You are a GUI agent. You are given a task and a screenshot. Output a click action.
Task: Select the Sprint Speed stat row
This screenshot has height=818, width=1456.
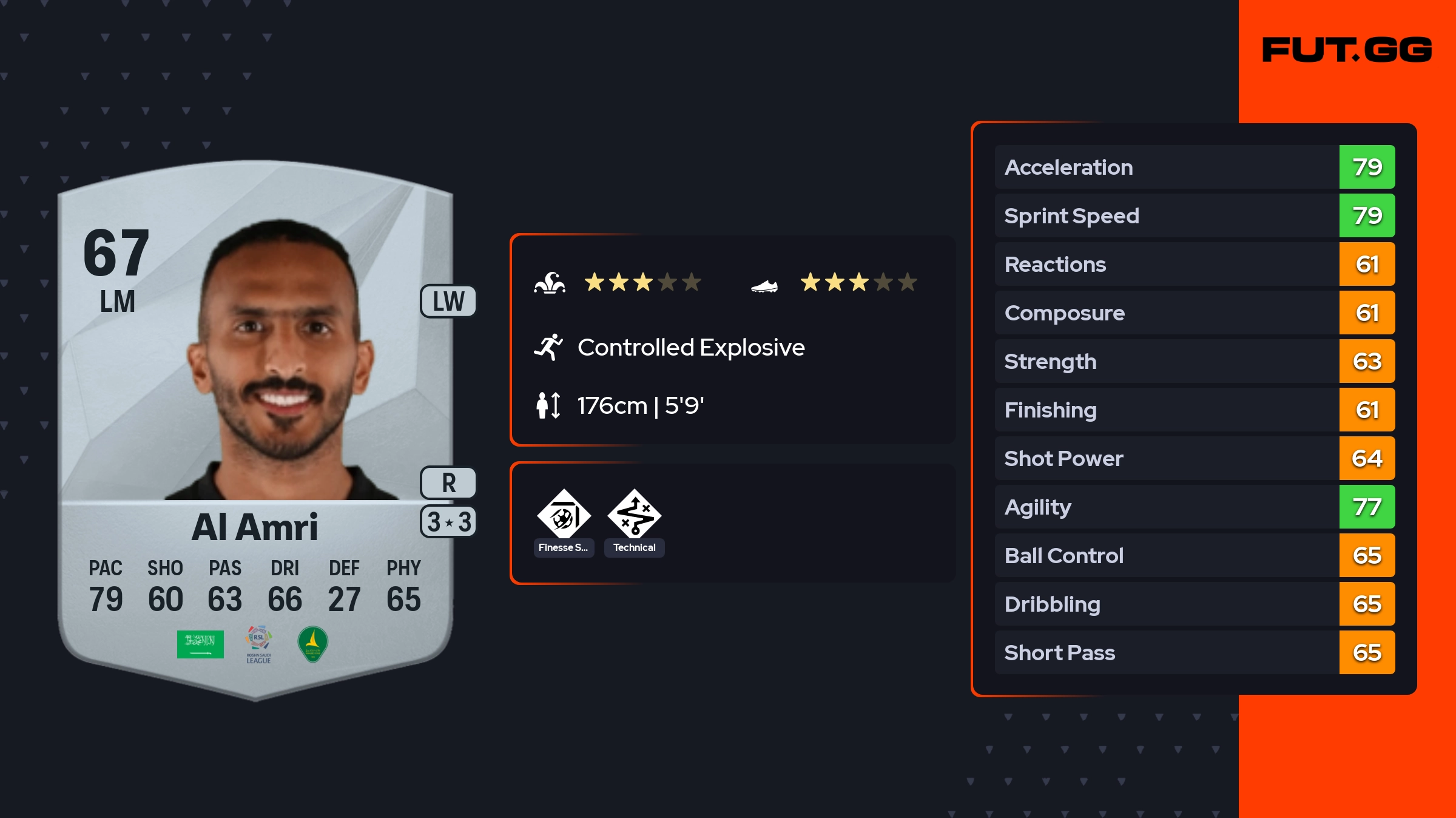point(1194,215)
